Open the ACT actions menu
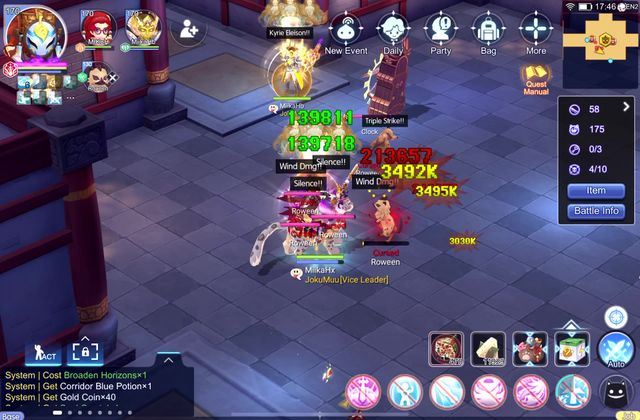The width and height of the screenshot is (640, 420). click(46, 353)
